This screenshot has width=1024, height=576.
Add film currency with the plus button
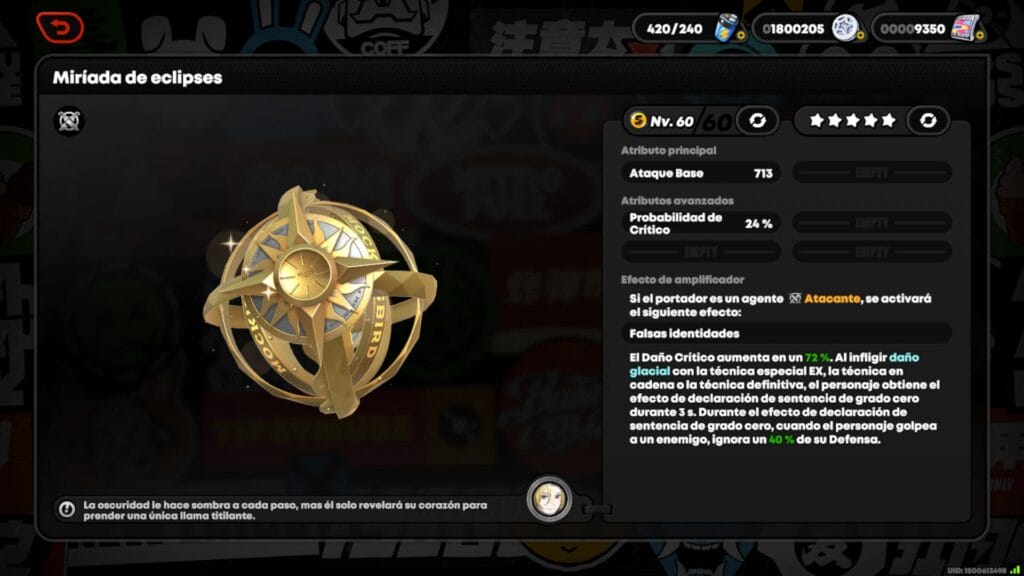(980, 35)
